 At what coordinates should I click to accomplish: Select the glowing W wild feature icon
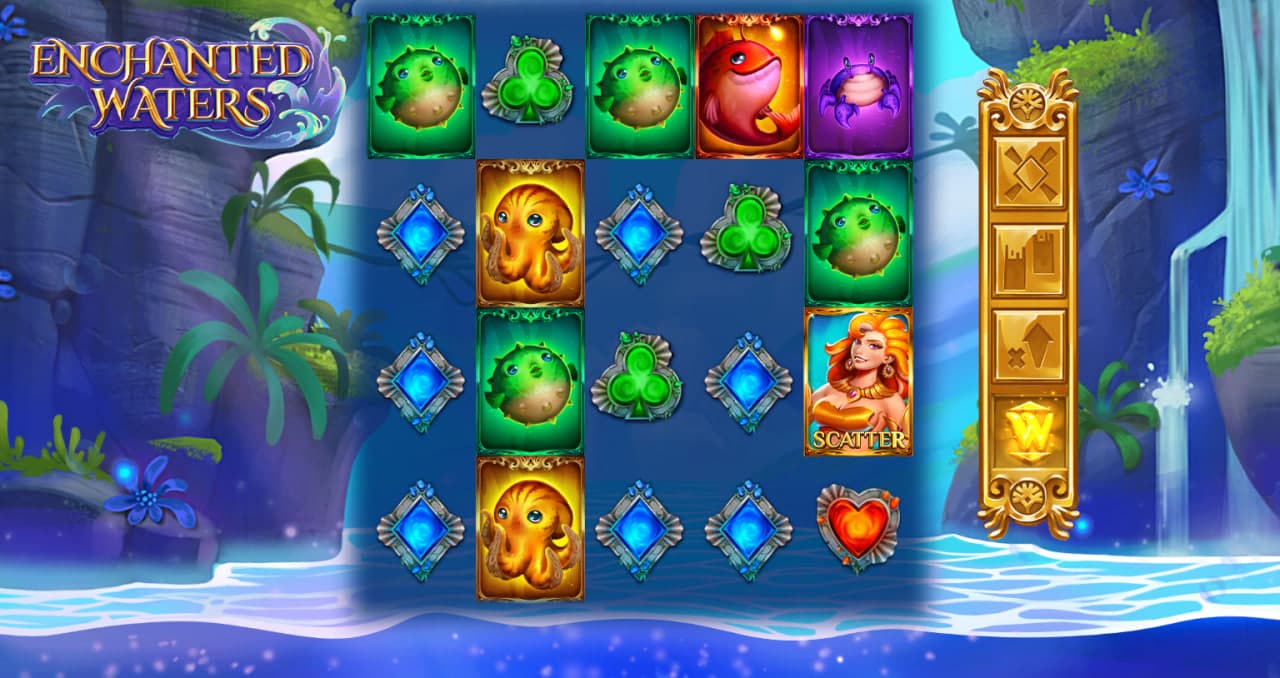tap(1028, 431)
